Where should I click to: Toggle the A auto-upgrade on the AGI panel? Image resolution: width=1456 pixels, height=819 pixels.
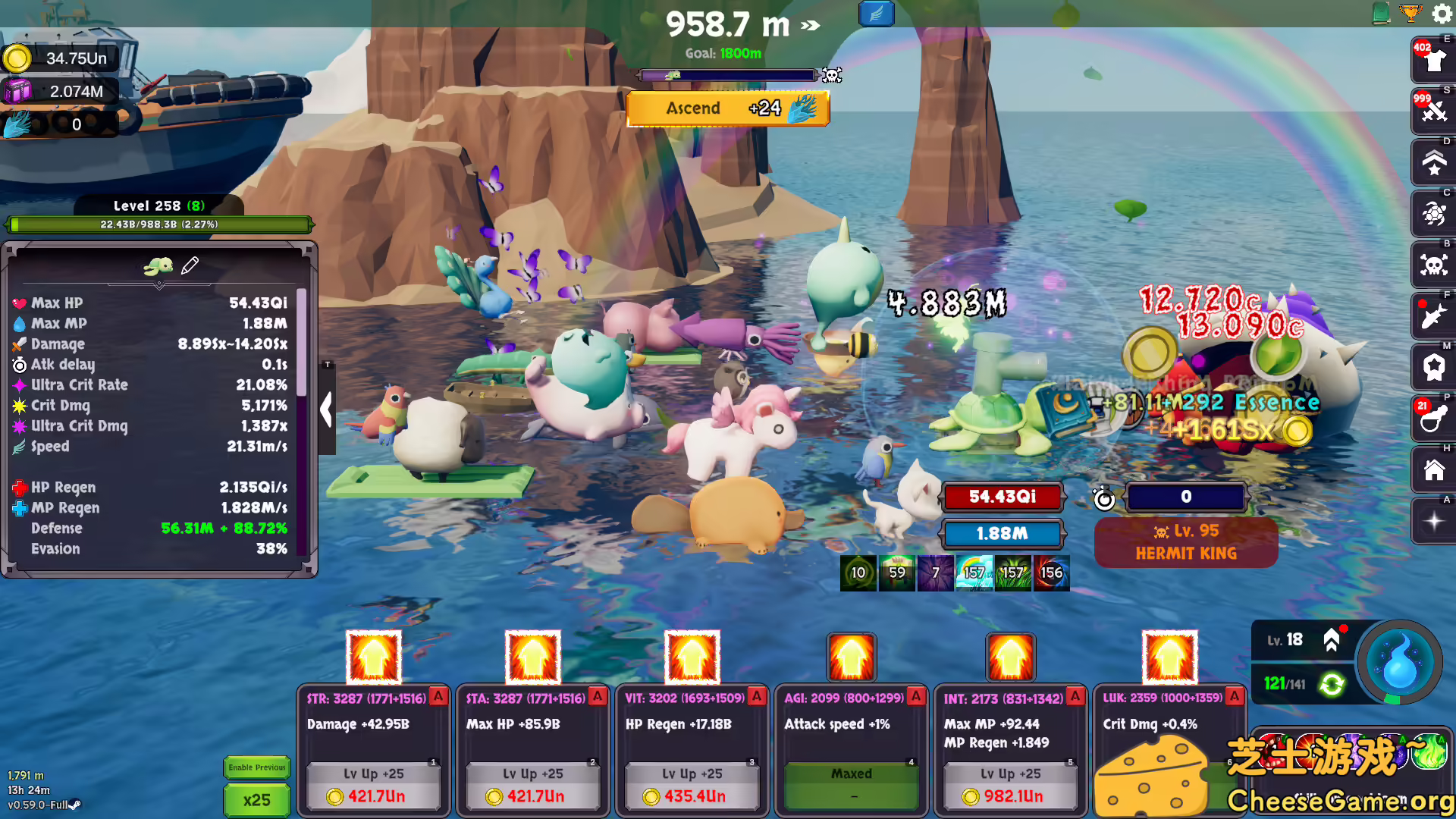pos(916,695)
